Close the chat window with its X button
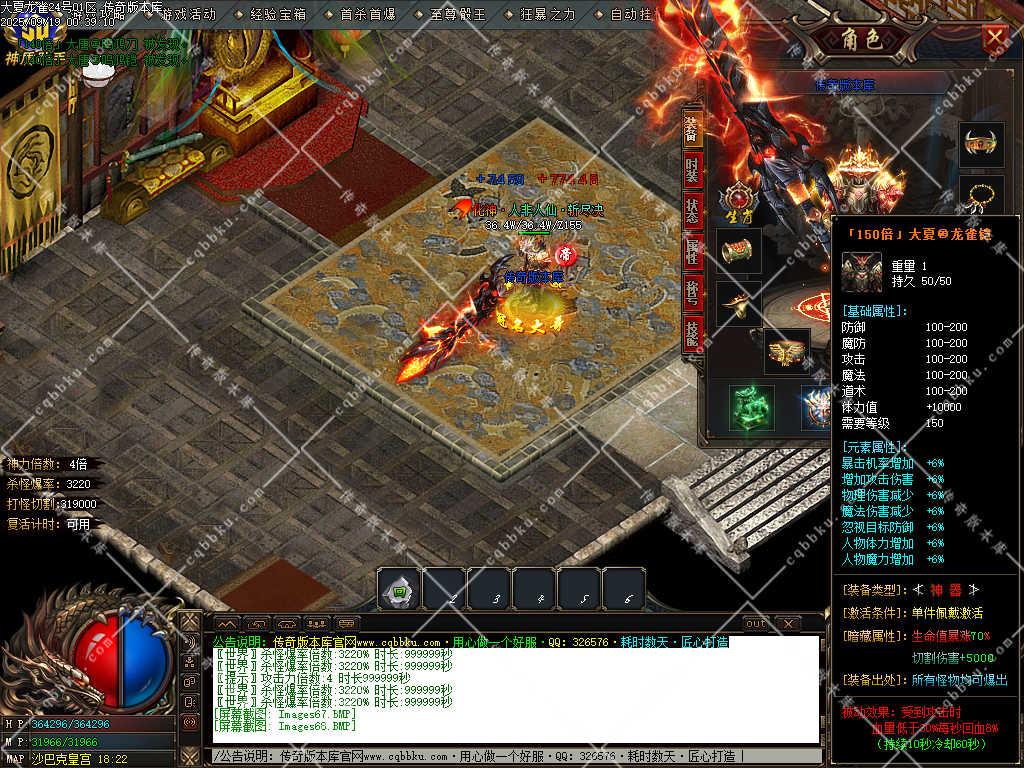The height and width of the screenshot is (768, 1024). [789, 624]
